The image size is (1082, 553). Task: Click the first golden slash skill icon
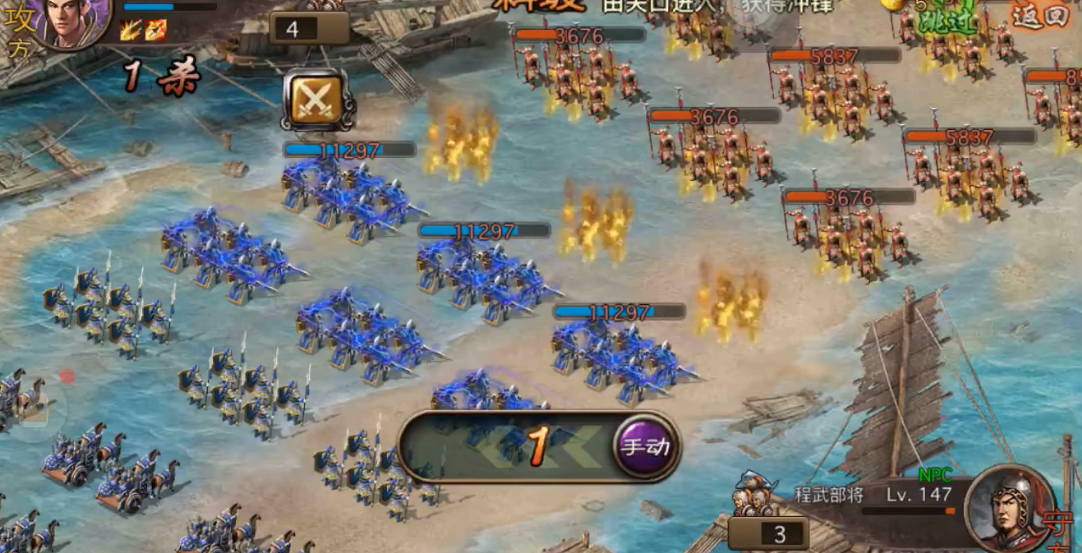click(x=131, y=30)
